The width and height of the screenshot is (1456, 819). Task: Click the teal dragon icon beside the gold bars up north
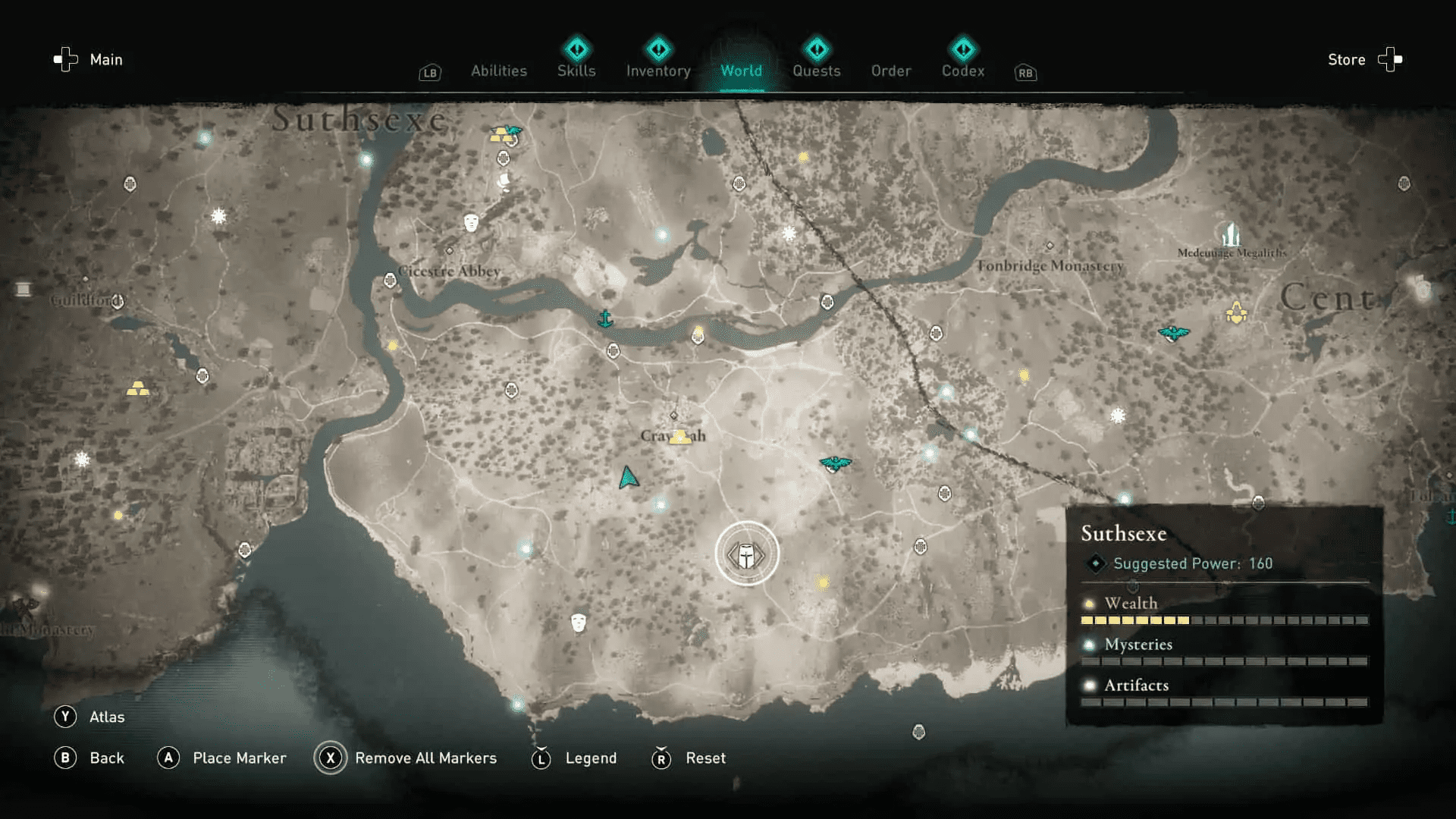pos(514,130)
